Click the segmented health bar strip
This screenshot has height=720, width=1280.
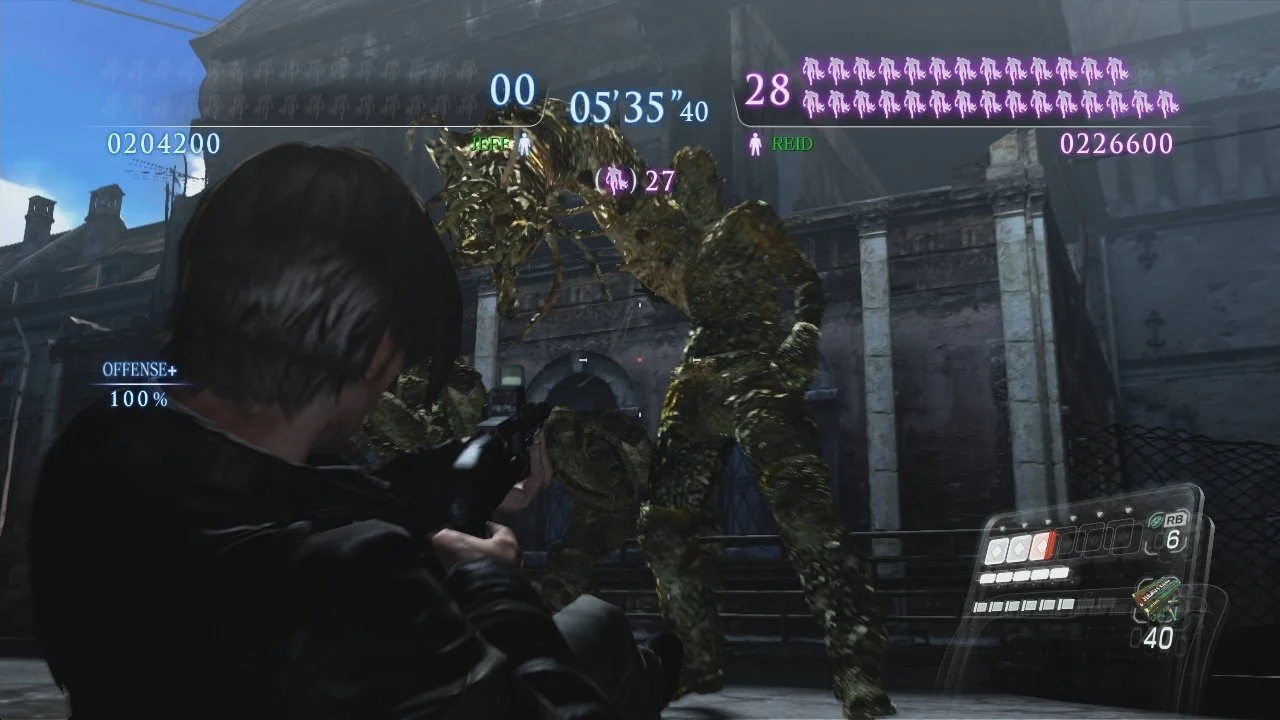tap(1023, 576)
